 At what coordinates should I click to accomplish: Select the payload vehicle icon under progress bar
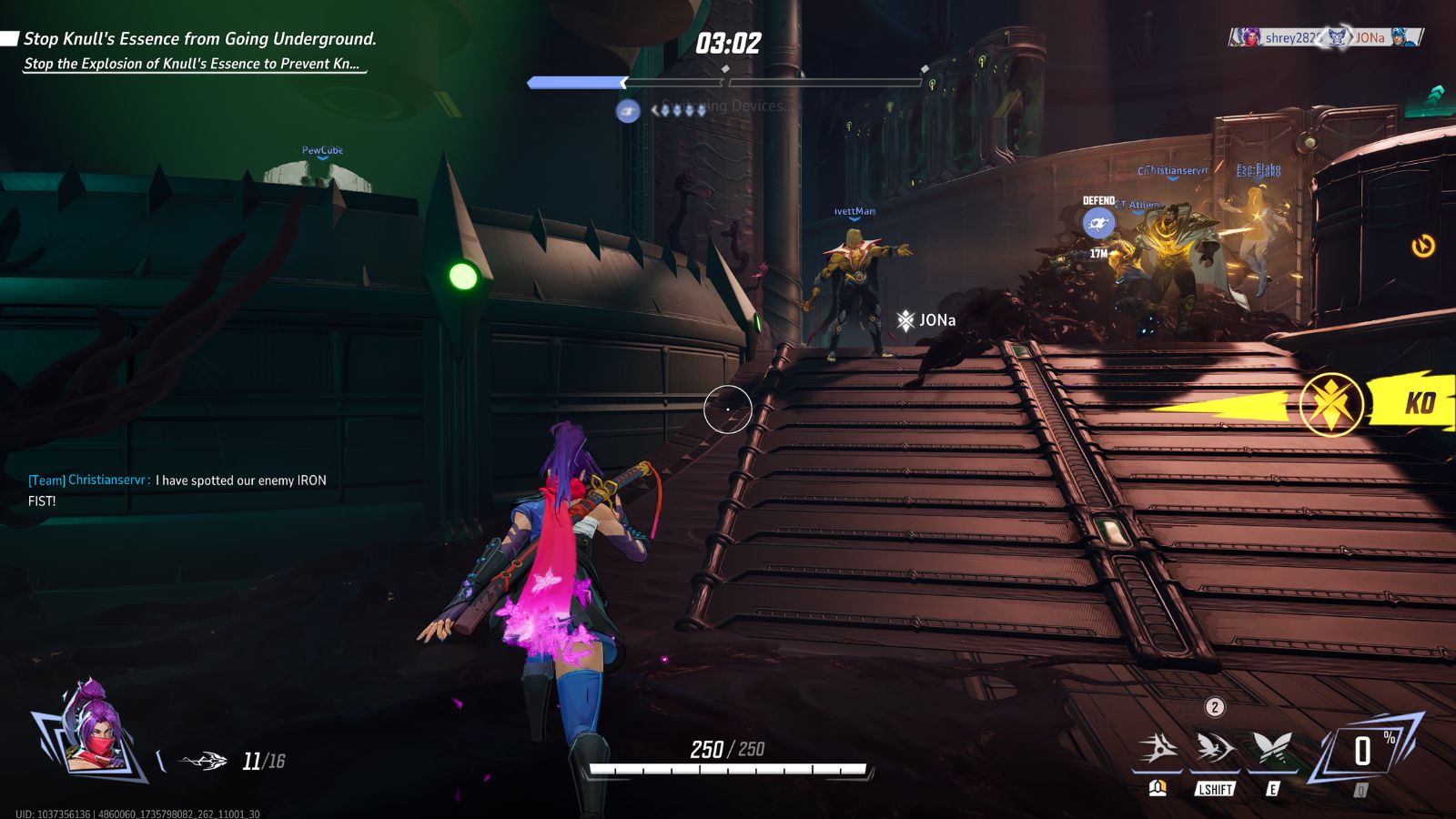[628, 111]
